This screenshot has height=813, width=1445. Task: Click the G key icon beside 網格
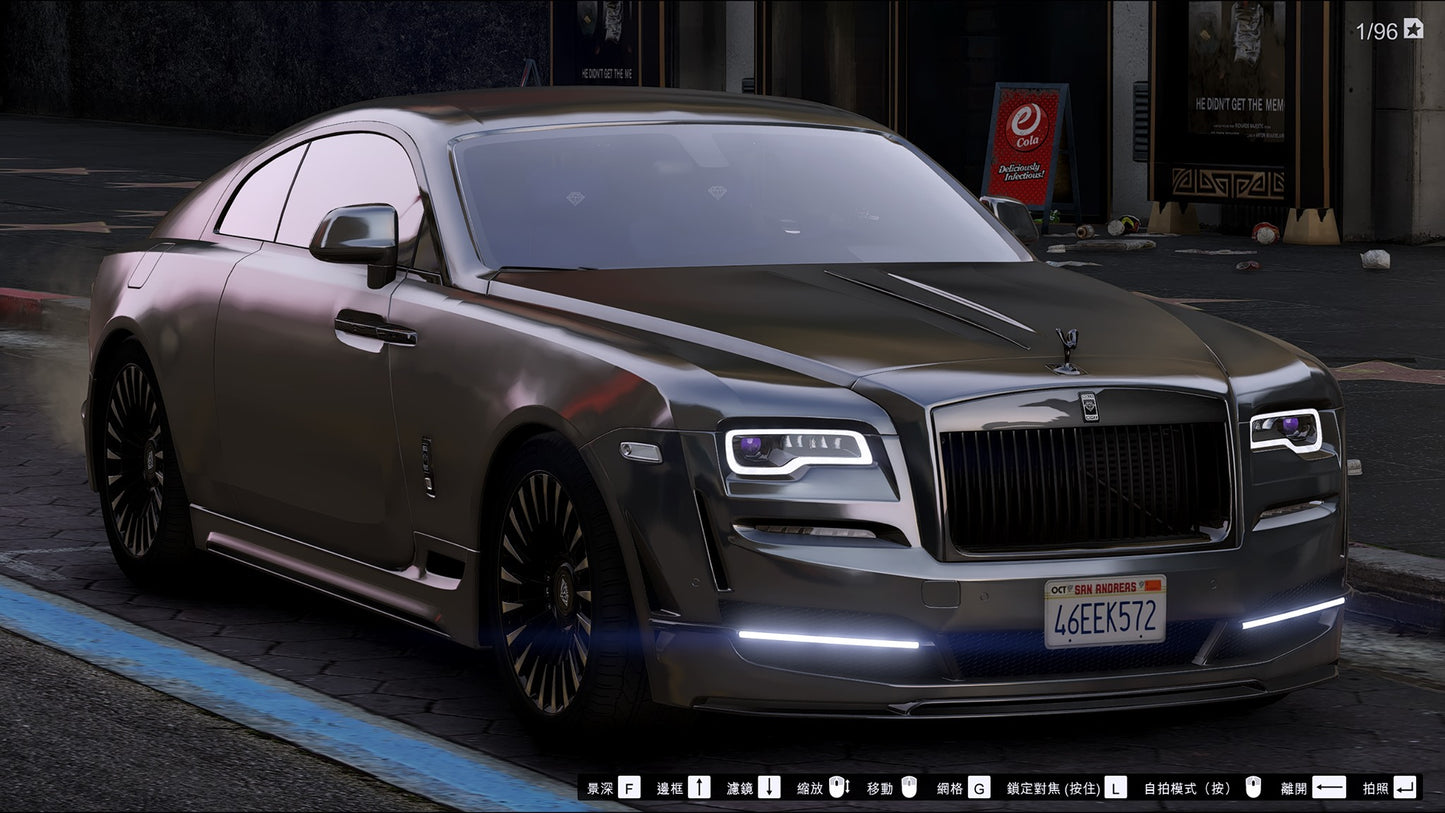(979, 788)
